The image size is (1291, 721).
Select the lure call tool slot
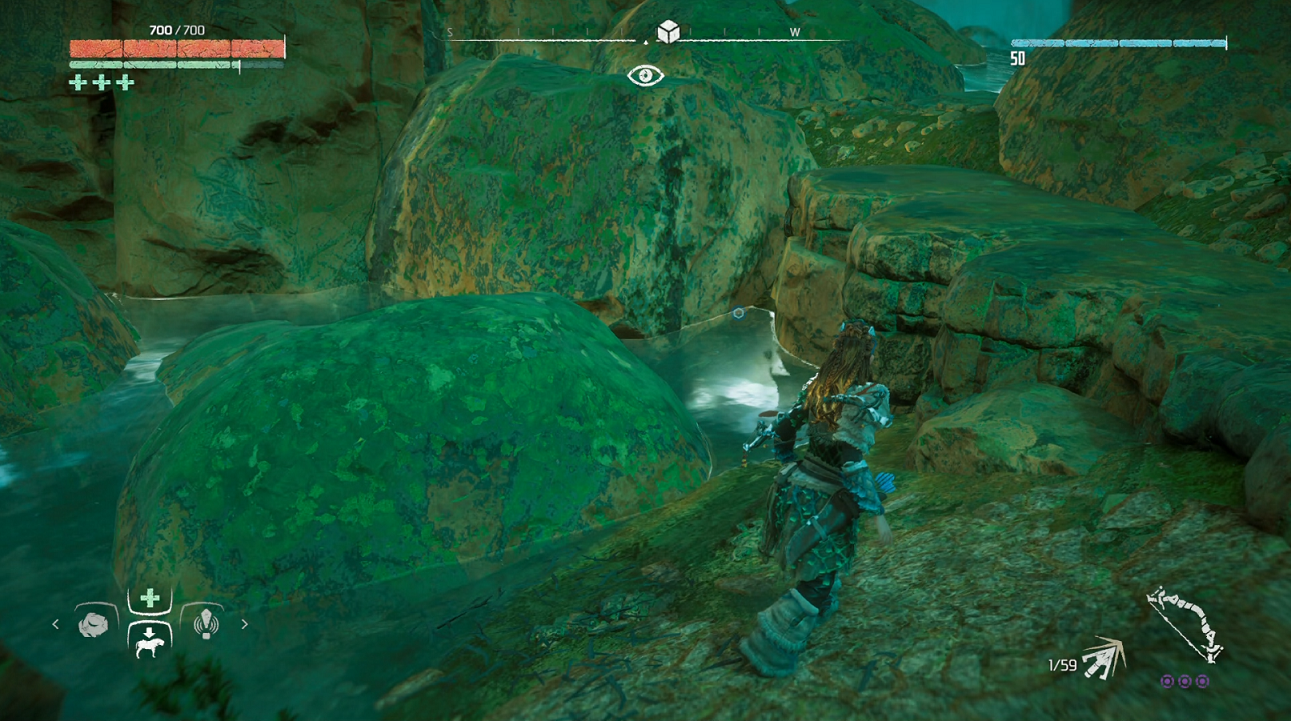[x=206, y=624]
